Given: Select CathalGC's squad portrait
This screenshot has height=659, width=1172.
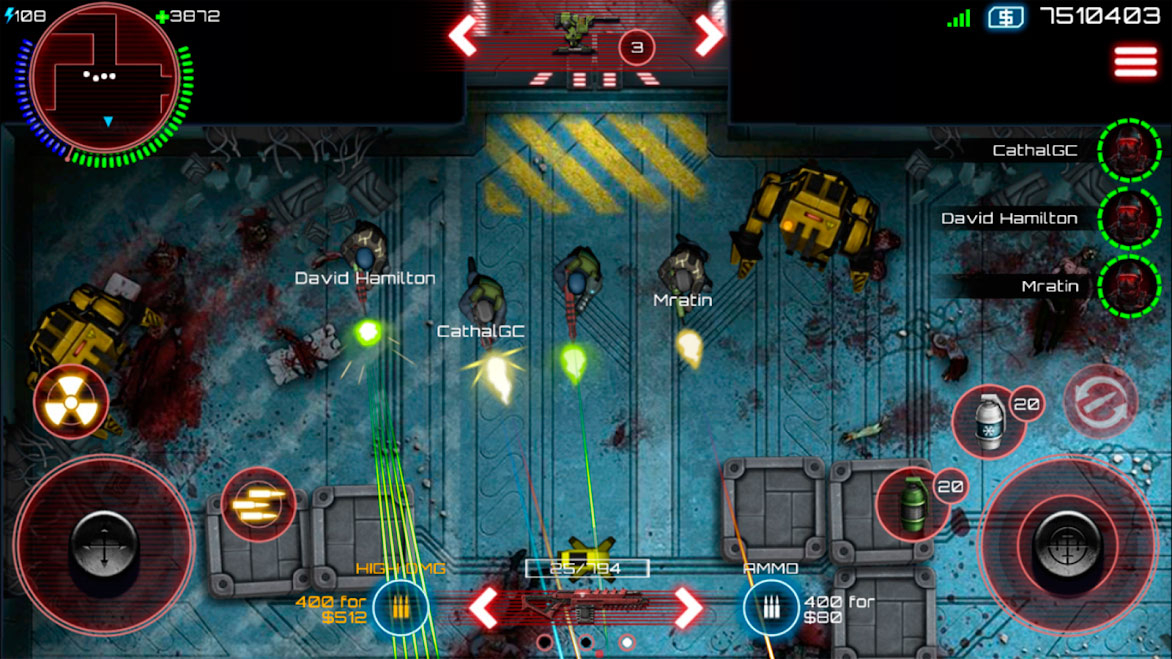Looking at the screenshot, I should pos(1128,151).
